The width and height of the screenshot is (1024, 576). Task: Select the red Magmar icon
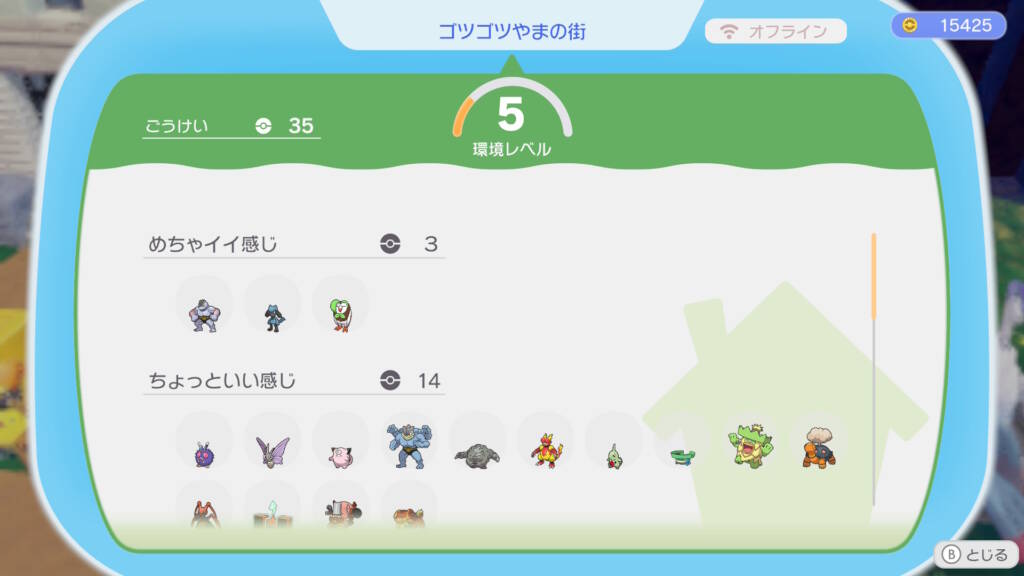(x=545, y=452)
